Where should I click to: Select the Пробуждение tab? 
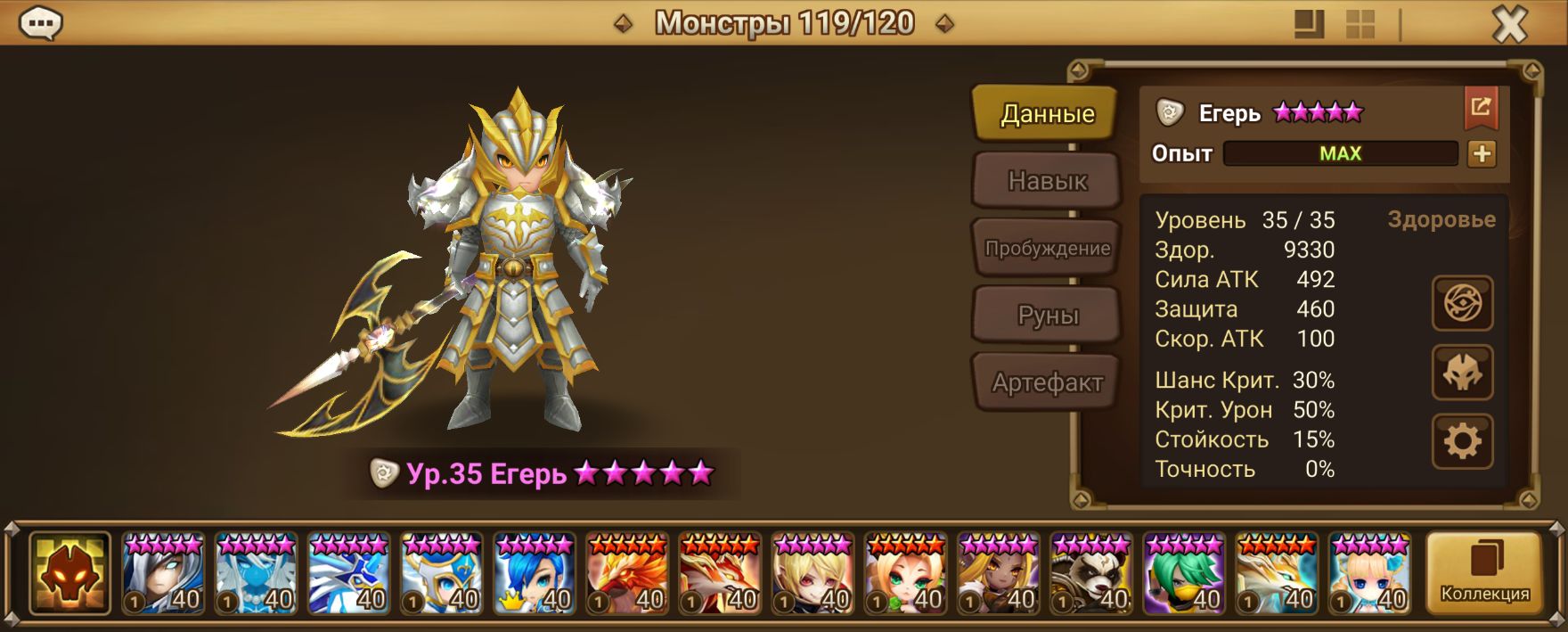pyautogui.click(x=1047, y=248)
